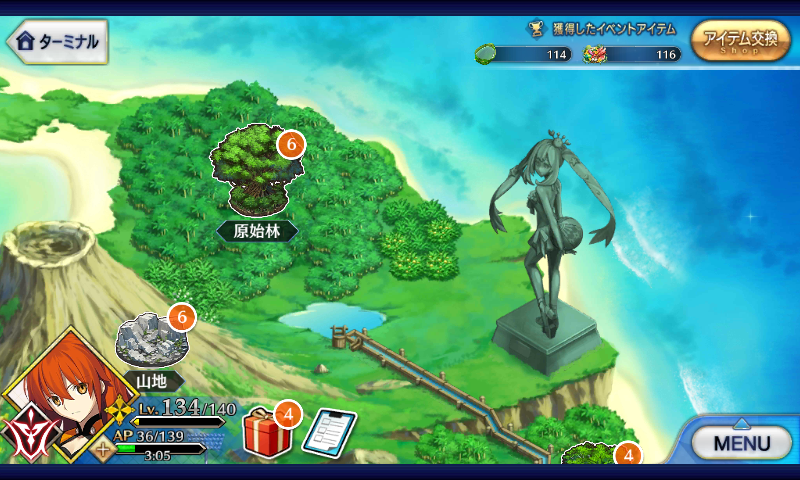
Task: Open the red gift present box
Action: [x=267, y=432]
